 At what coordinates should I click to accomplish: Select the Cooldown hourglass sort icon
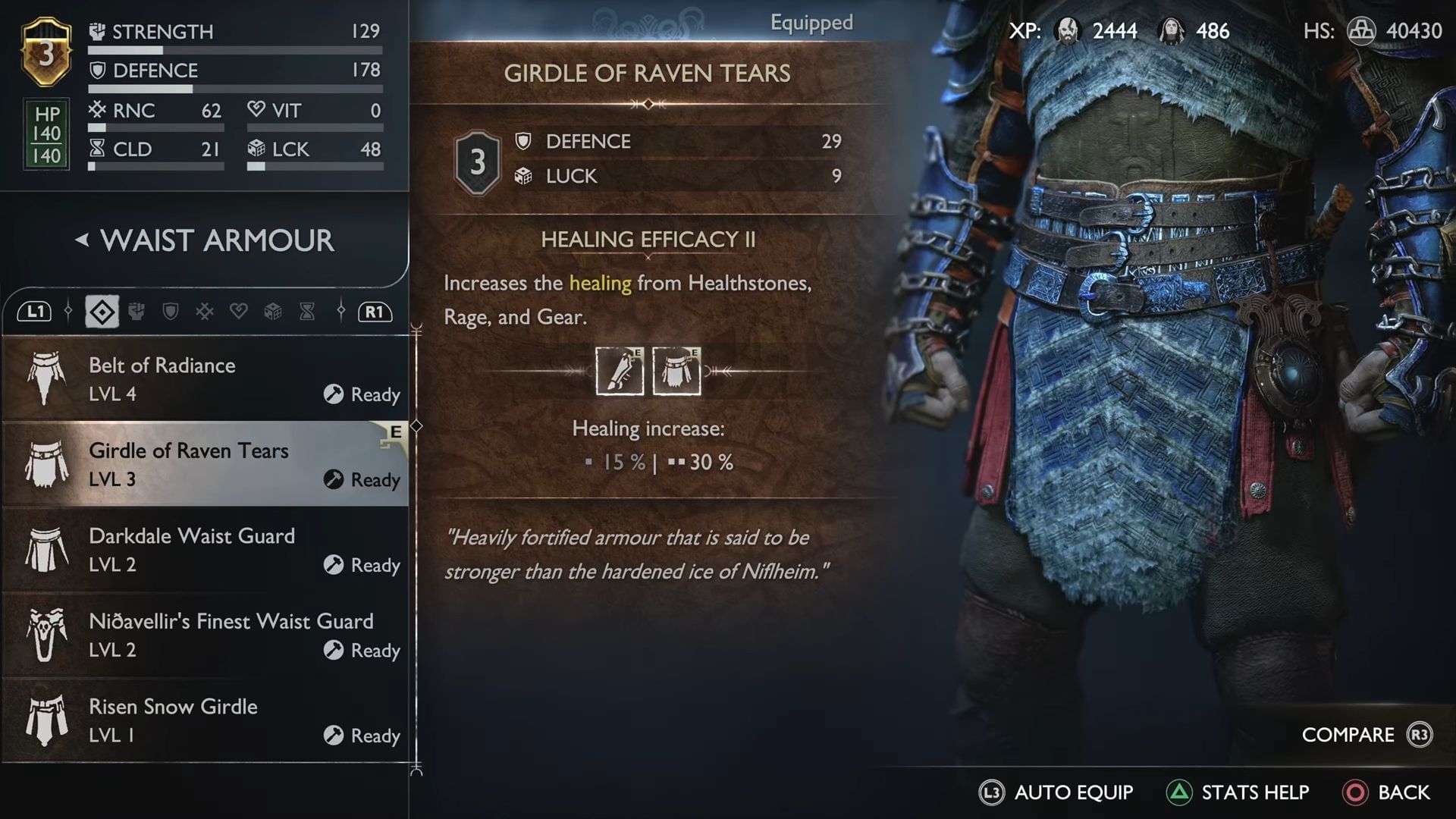(x=306, y=312)
